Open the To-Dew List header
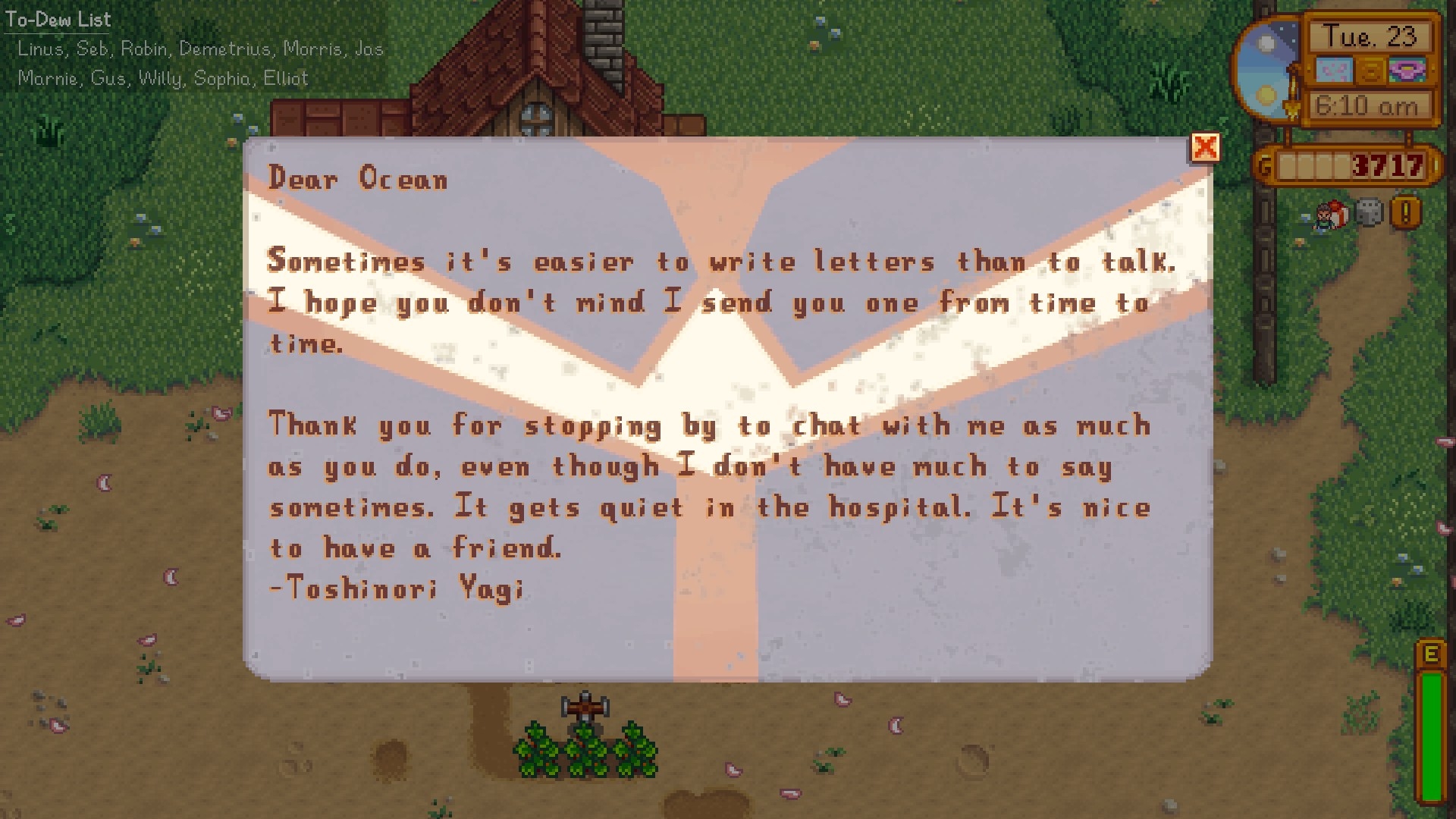The height and width of the screenshot is (819, 1456). tap(58, 20)
